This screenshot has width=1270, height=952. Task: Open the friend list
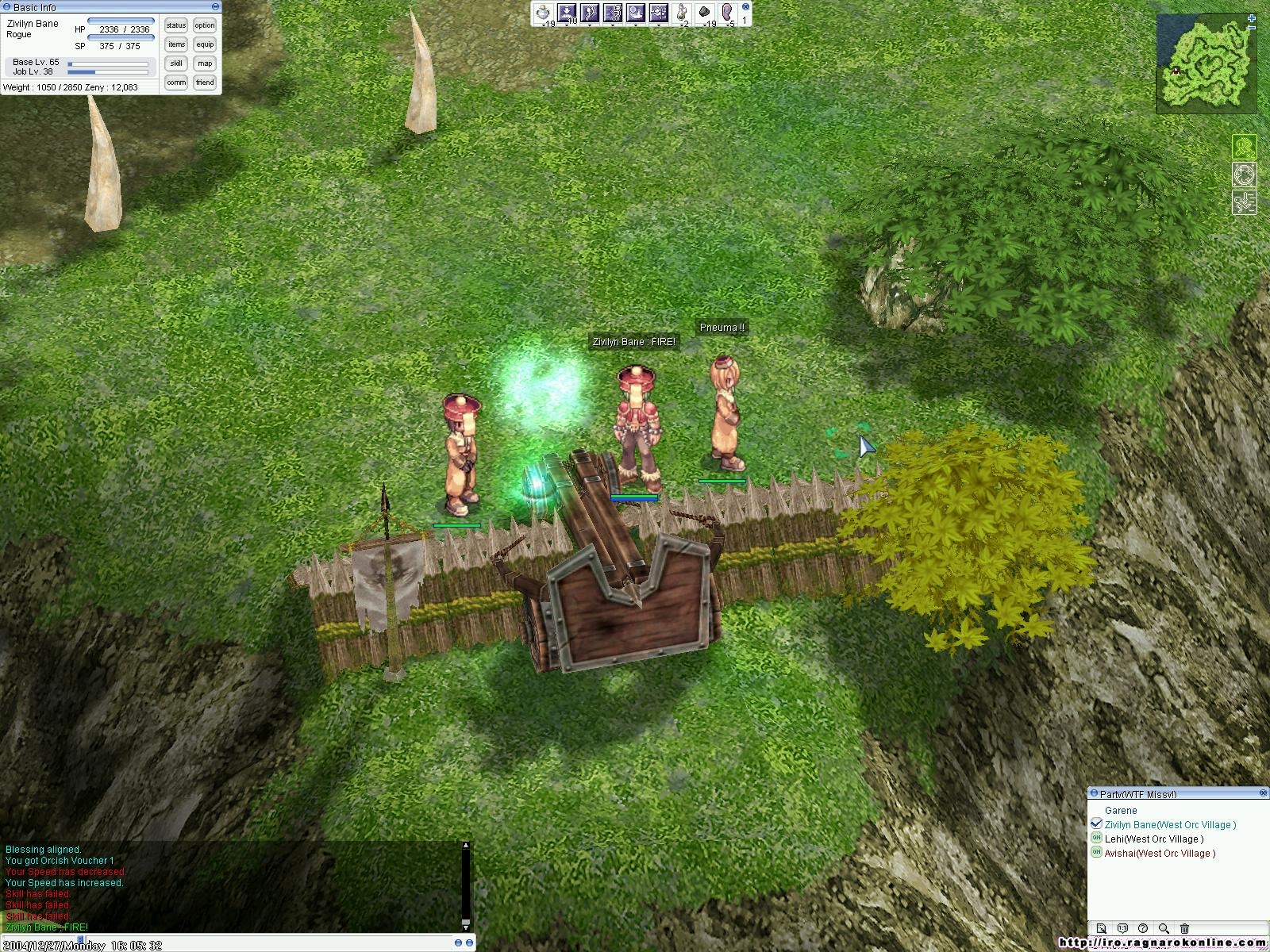205,83
